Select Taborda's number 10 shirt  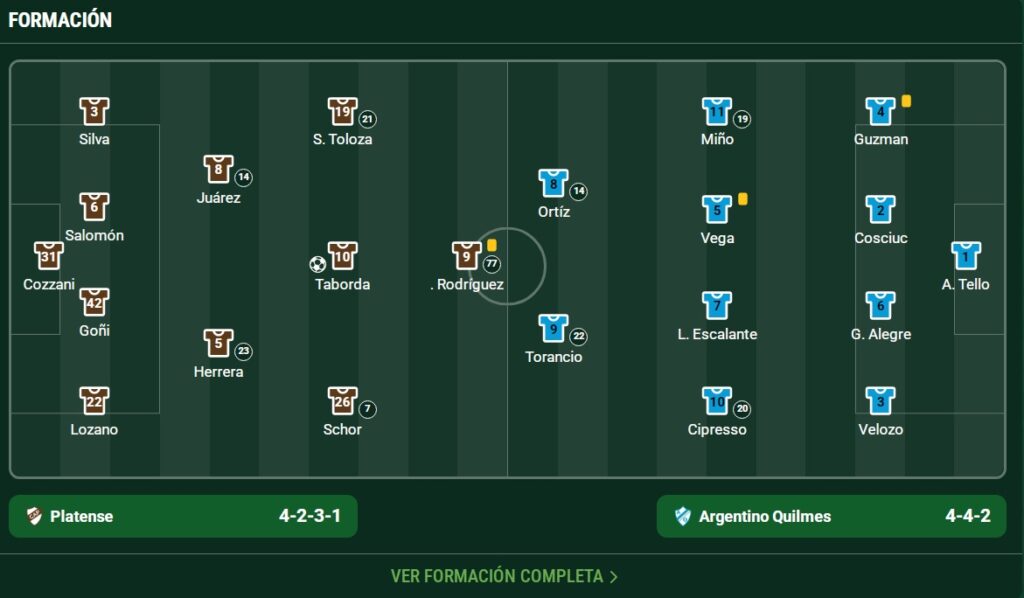click(x=342, y=256)
